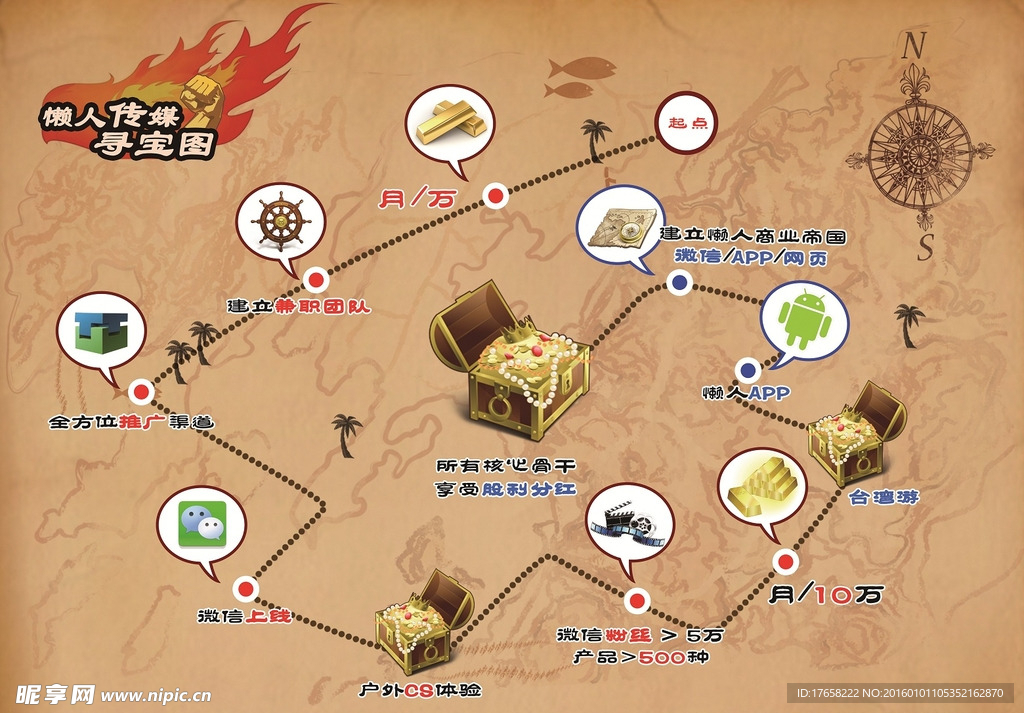Choose the green block icon above 全方位推广渠道

tap(101, 337)
